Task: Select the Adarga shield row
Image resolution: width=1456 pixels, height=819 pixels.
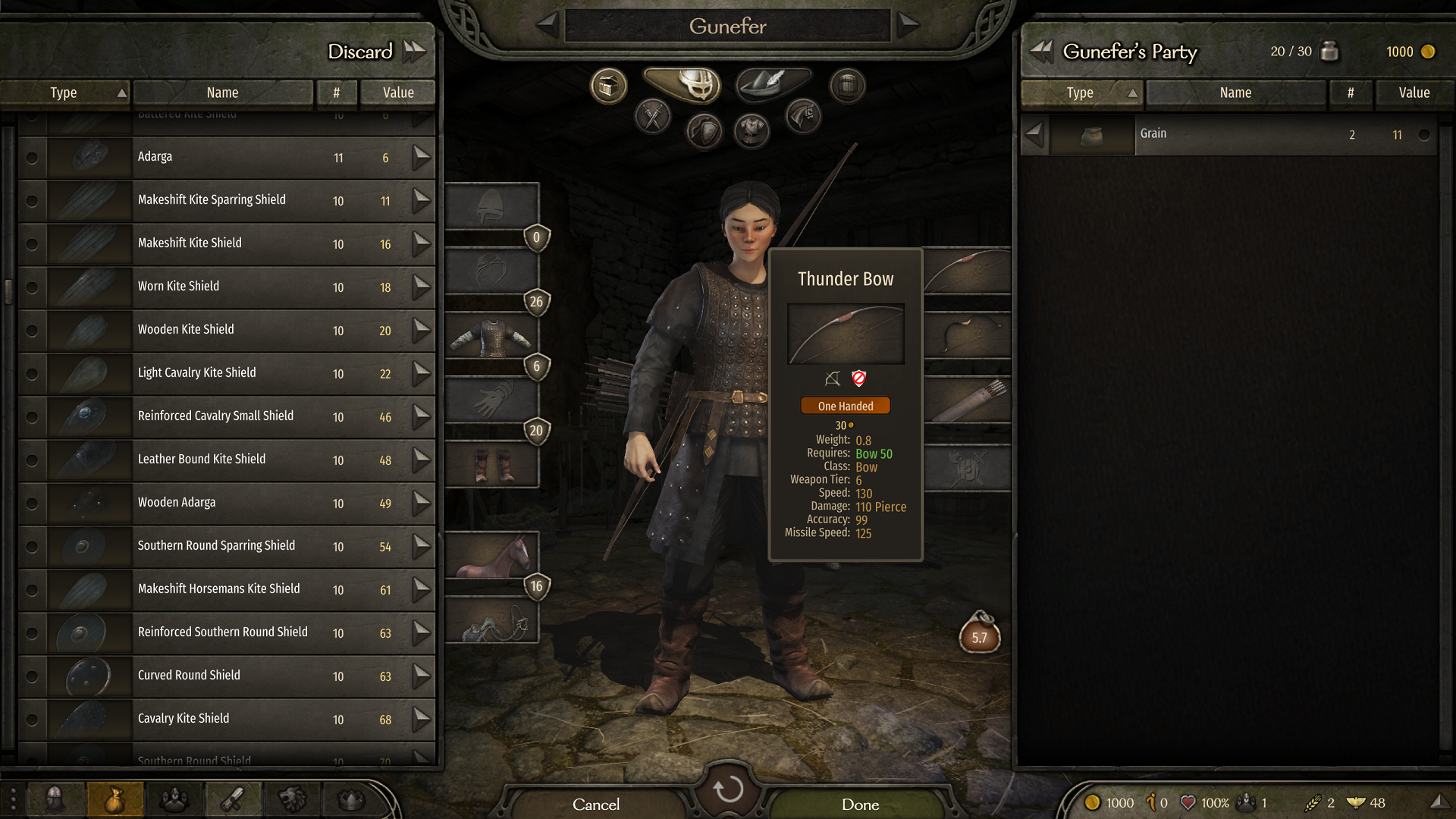Action: [x=227, y=157]
